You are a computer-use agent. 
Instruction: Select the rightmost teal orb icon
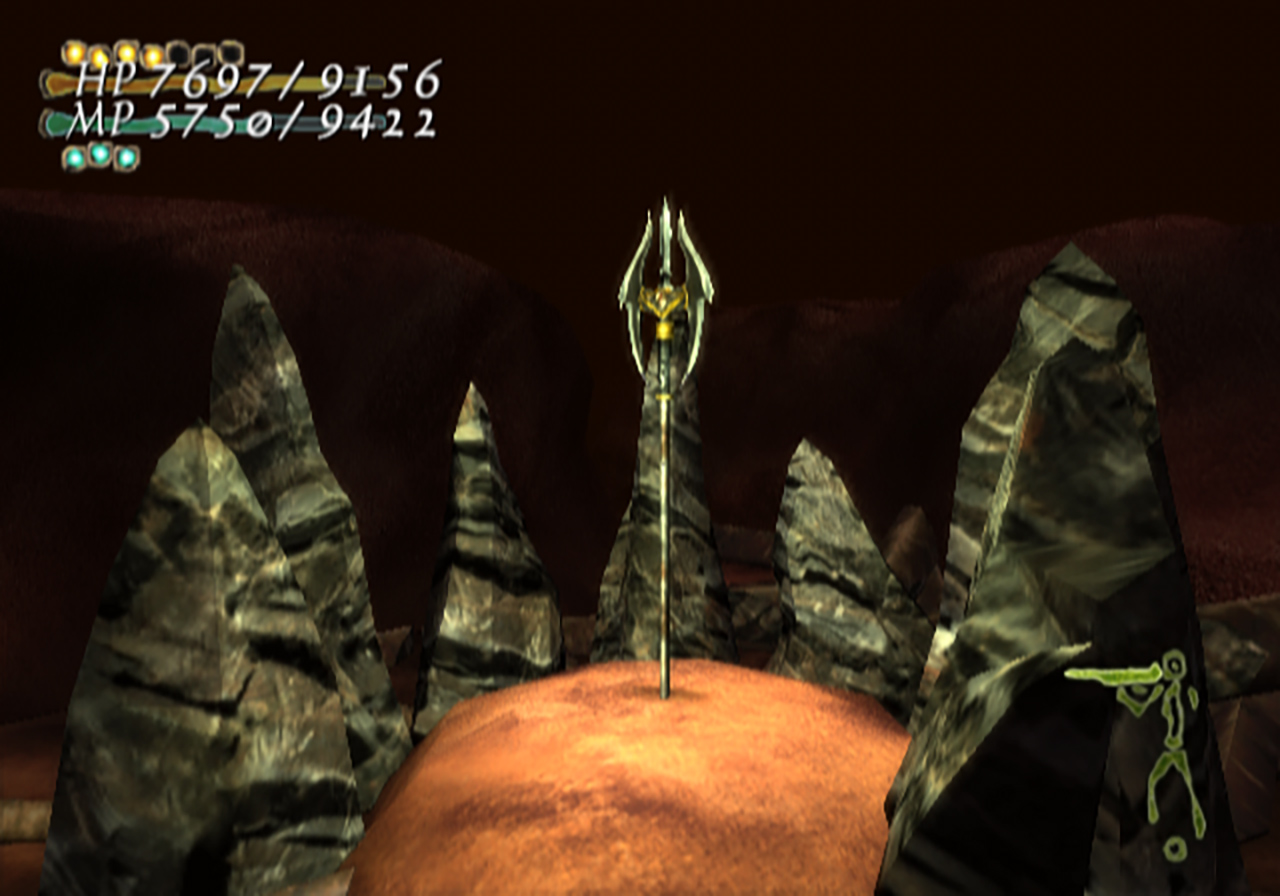click(125, 156)
